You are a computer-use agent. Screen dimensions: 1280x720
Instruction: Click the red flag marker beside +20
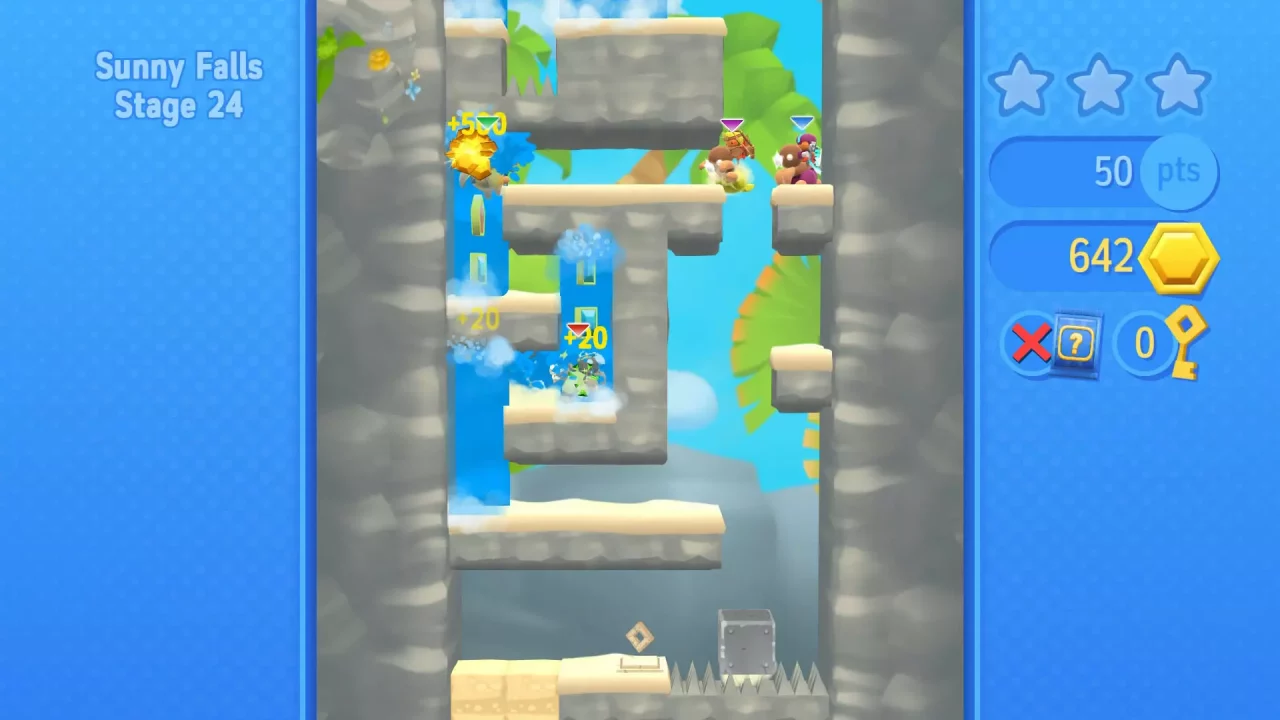(x=578, y=328)
